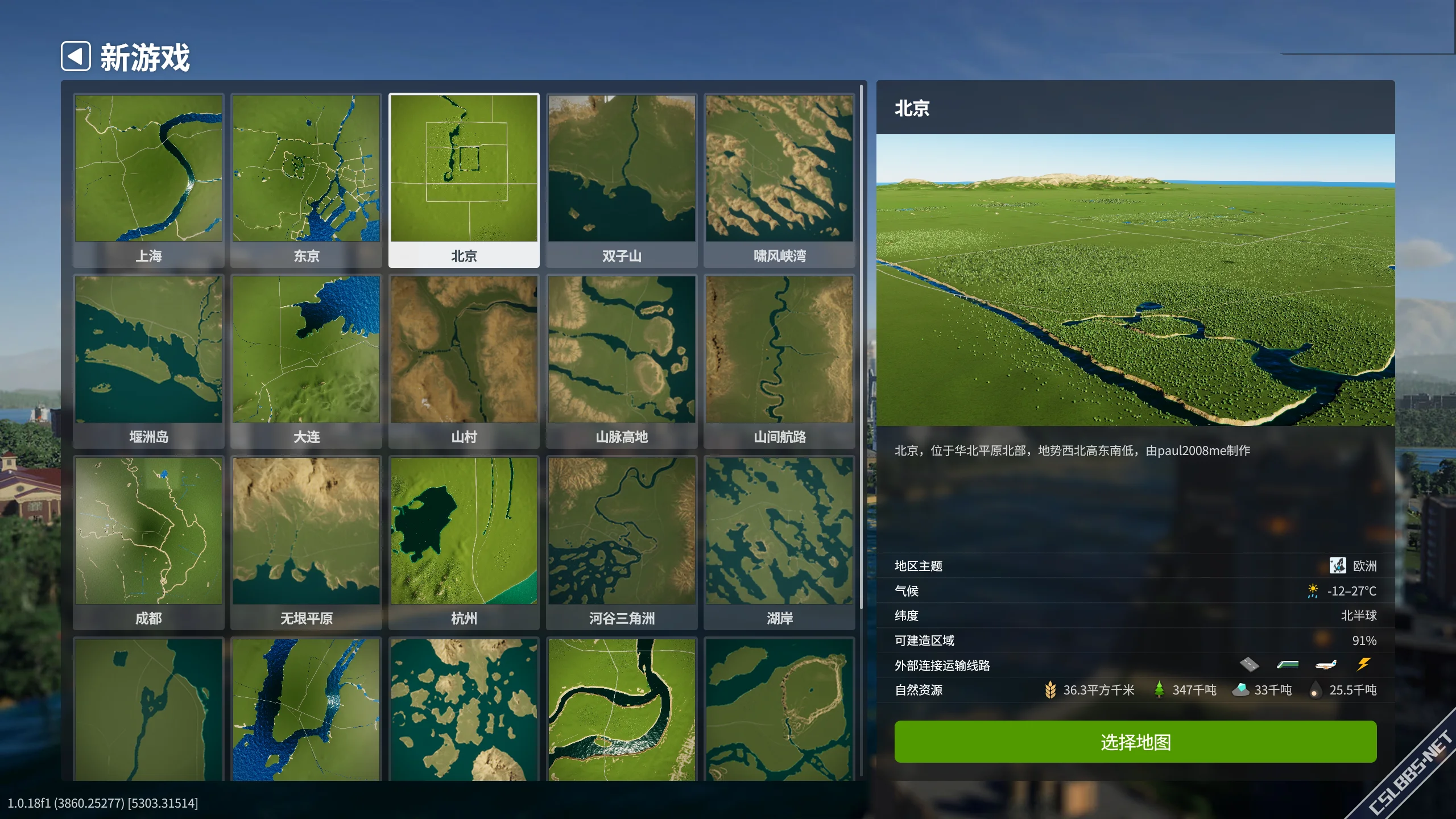The height and width of the screenshot is (819, 1456).
Task: Select the 成都 map thumbnail
Action: coord(148,531)
